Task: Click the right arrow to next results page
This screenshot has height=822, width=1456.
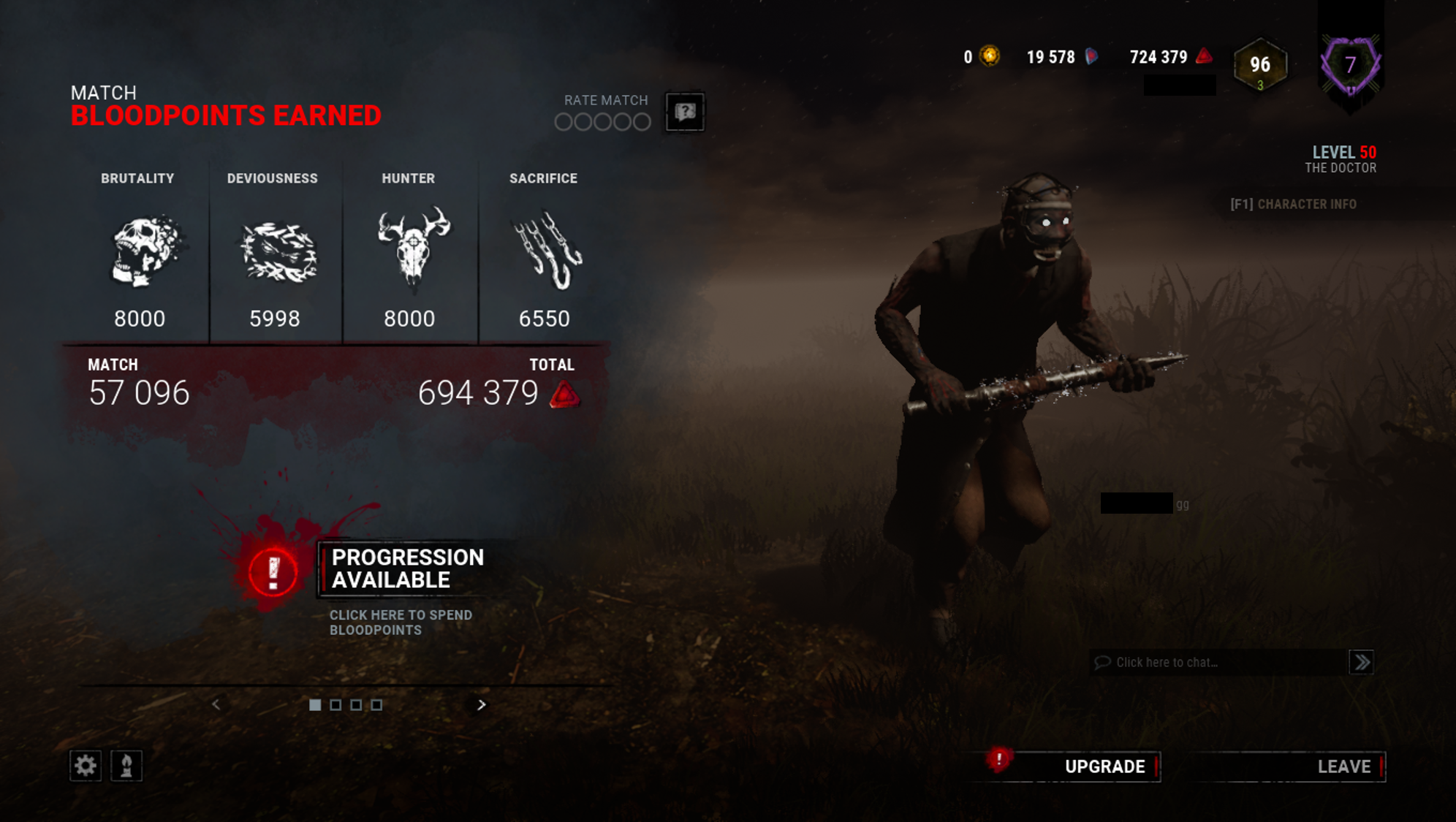Action: coord(482,705)
